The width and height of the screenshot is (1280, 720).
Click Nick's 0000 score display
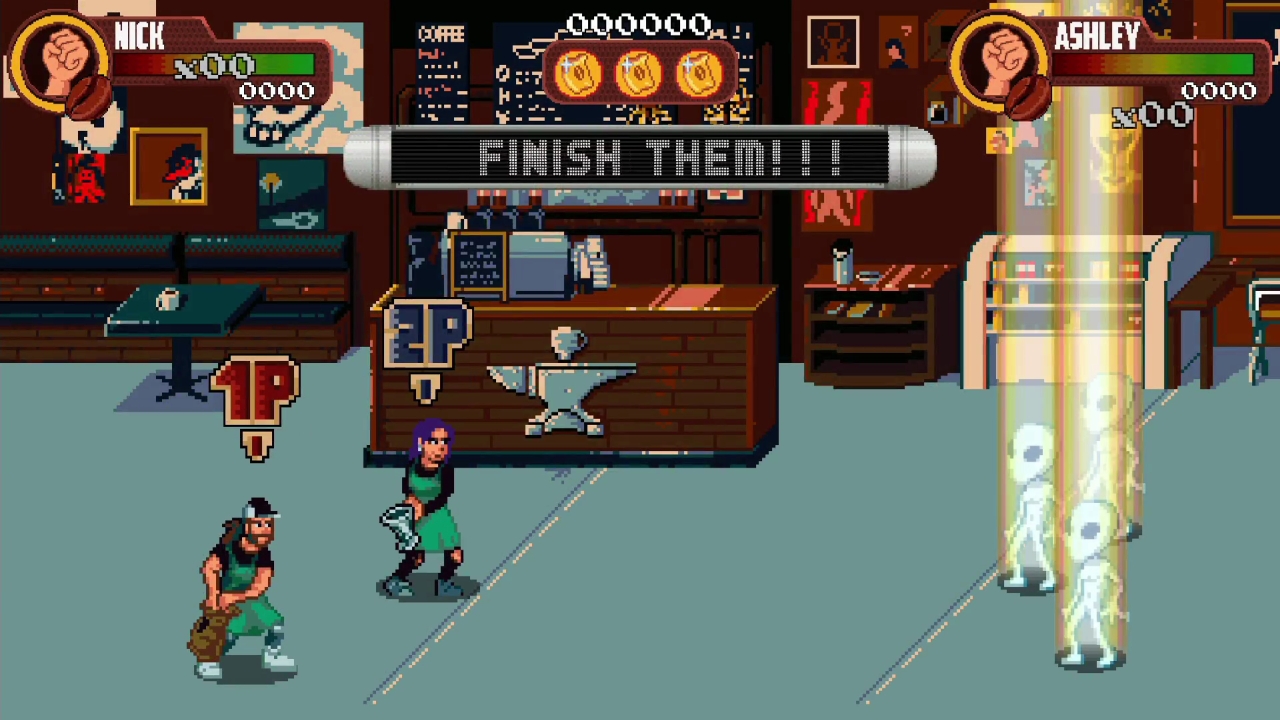277,90
